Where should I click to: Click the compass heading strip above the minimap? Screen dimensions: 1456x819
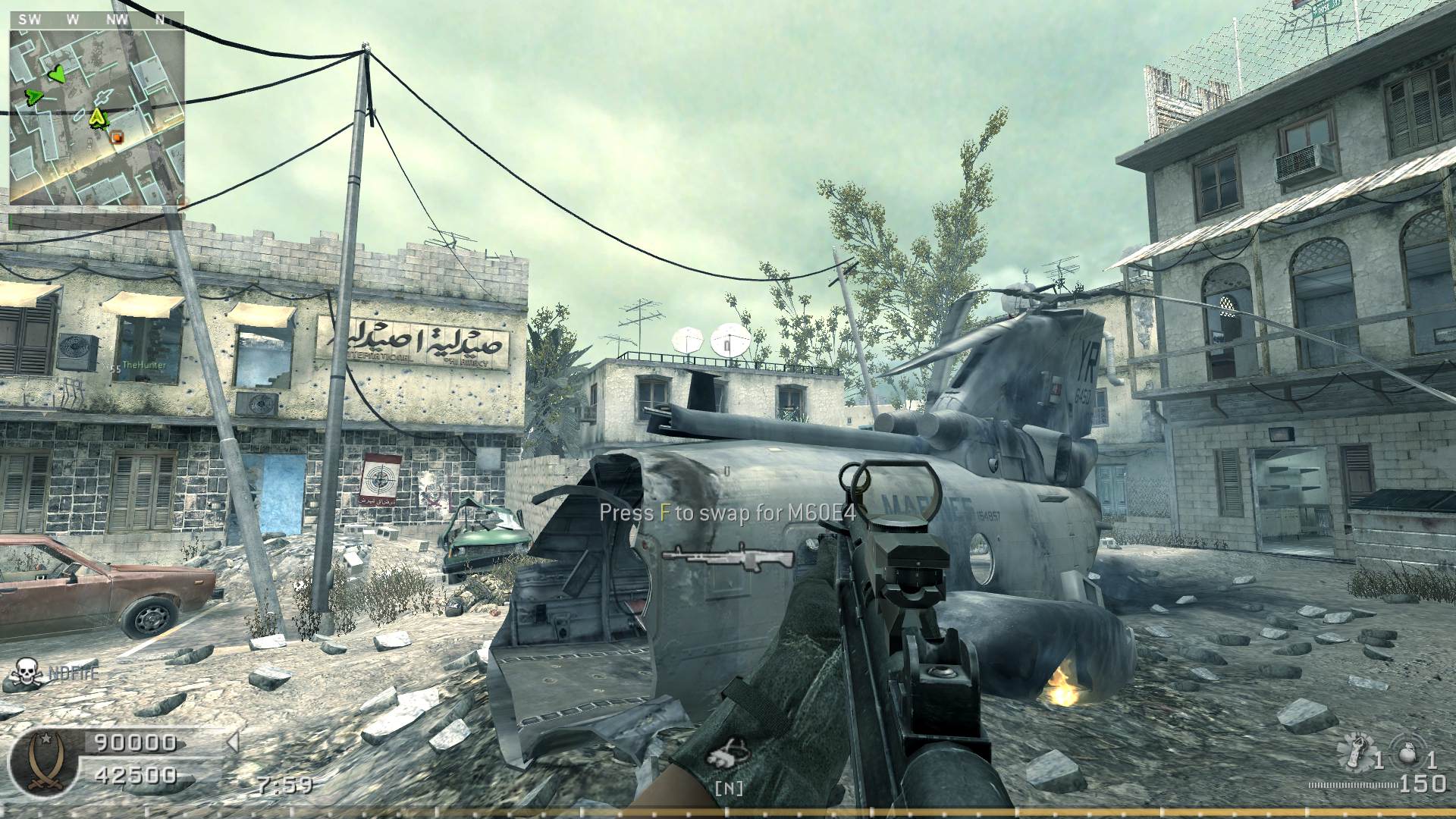pyautogui.click(x=97, y=20)
